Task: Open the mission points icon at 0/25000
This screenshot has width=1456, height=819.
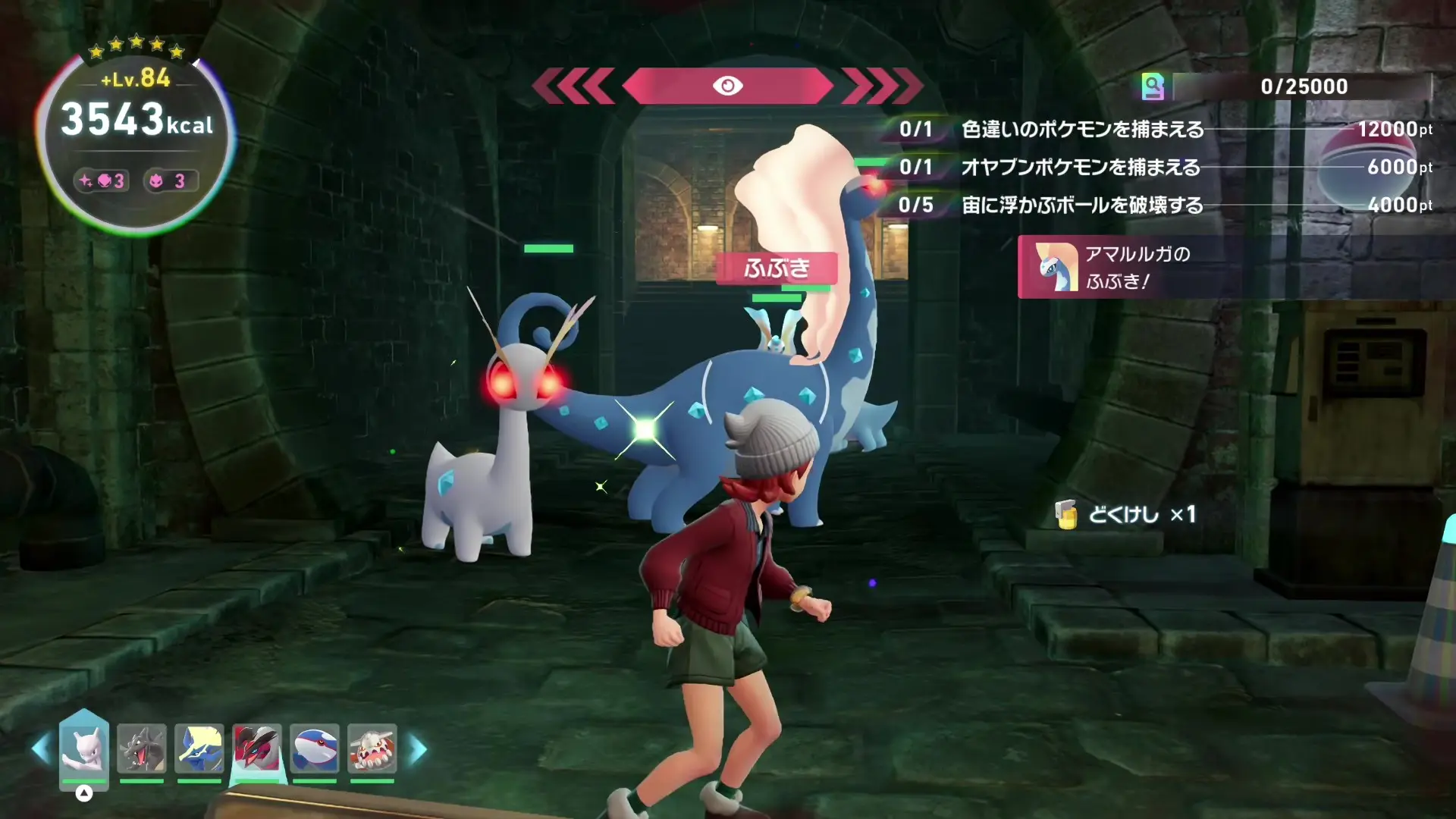Action: coord(1153,86)
